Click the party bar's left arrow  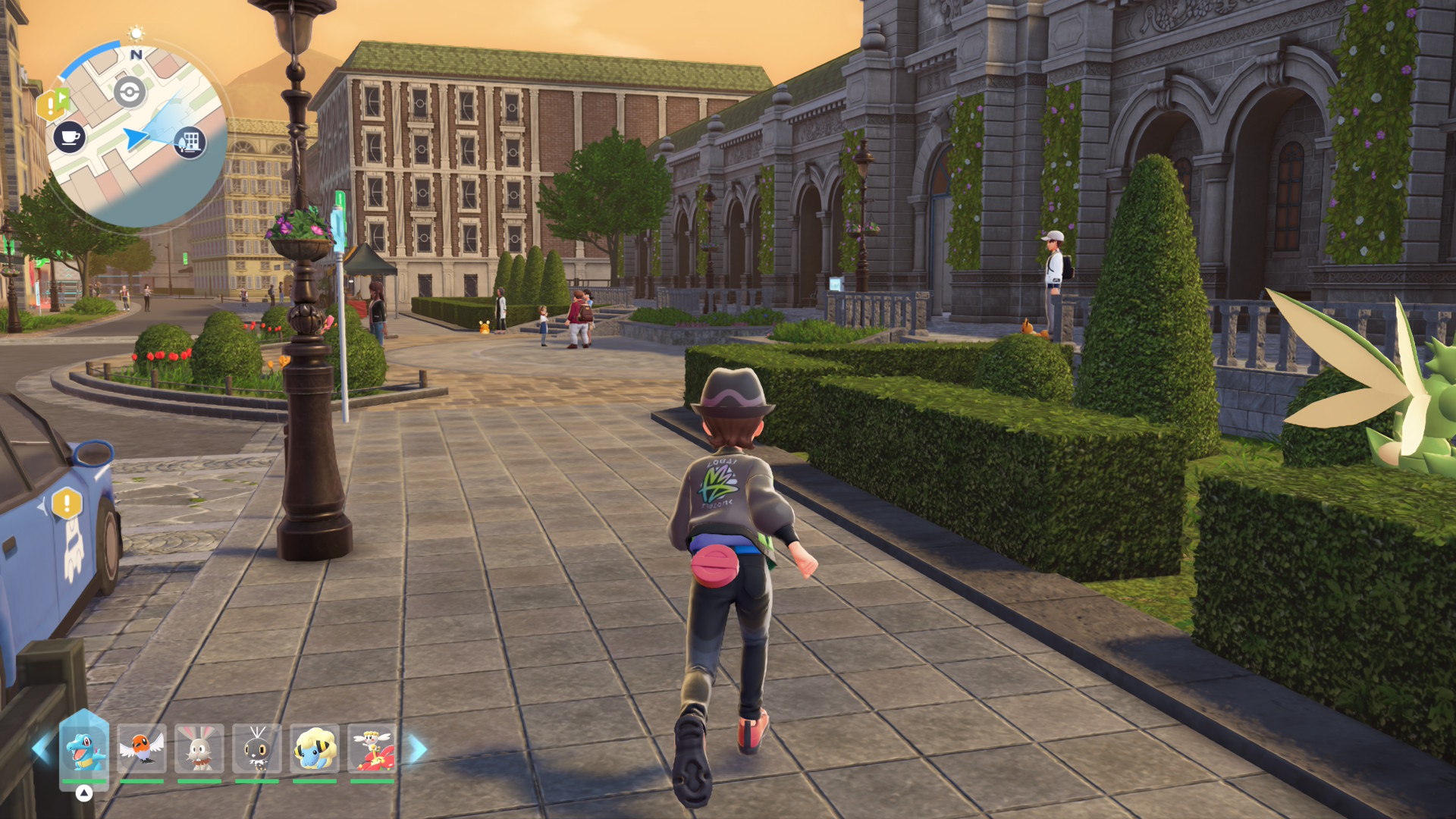(x=42, y=749)
